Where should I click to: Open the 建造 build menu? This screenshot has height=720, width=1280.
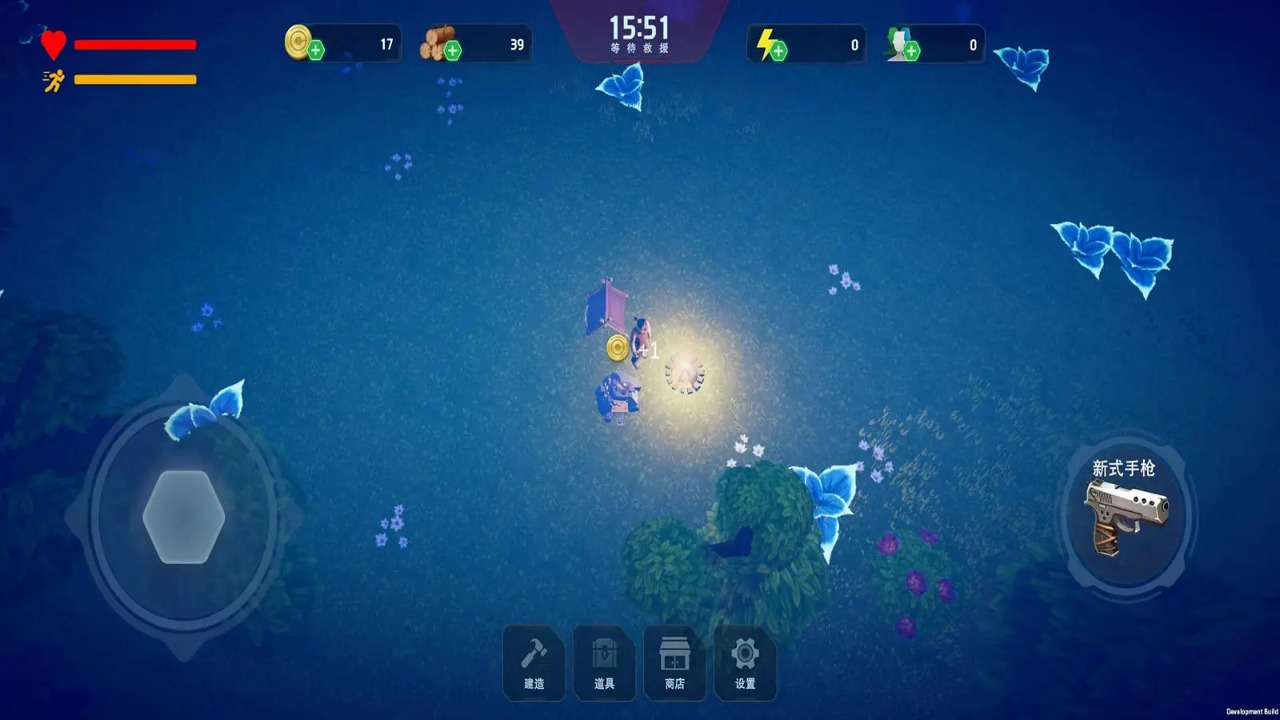click(533, 662)
